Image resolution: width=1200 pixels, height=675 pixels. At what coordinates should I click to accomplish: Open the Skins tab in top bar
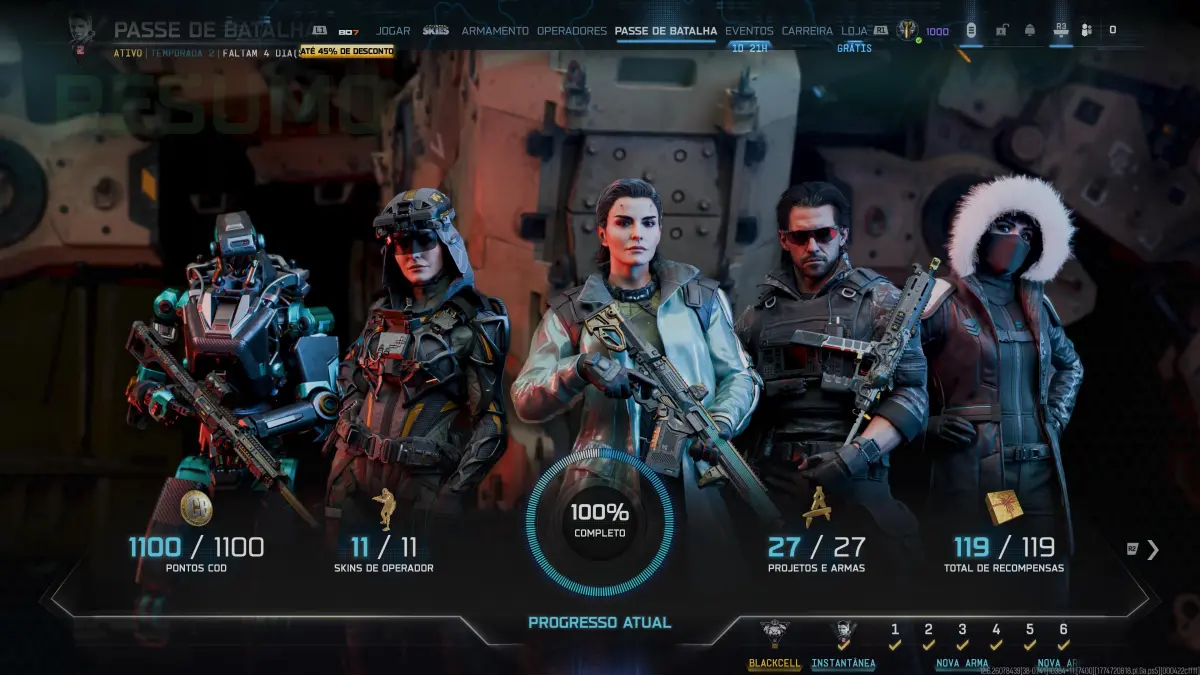[435, 31]
